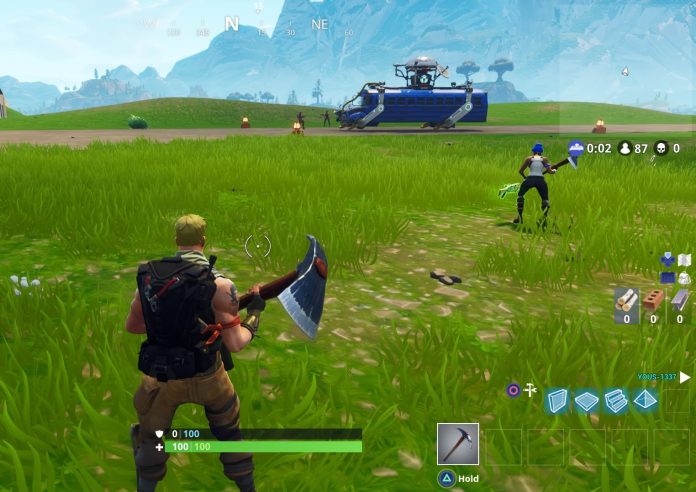Click the skull eliminations icon

tap(660, 148)
